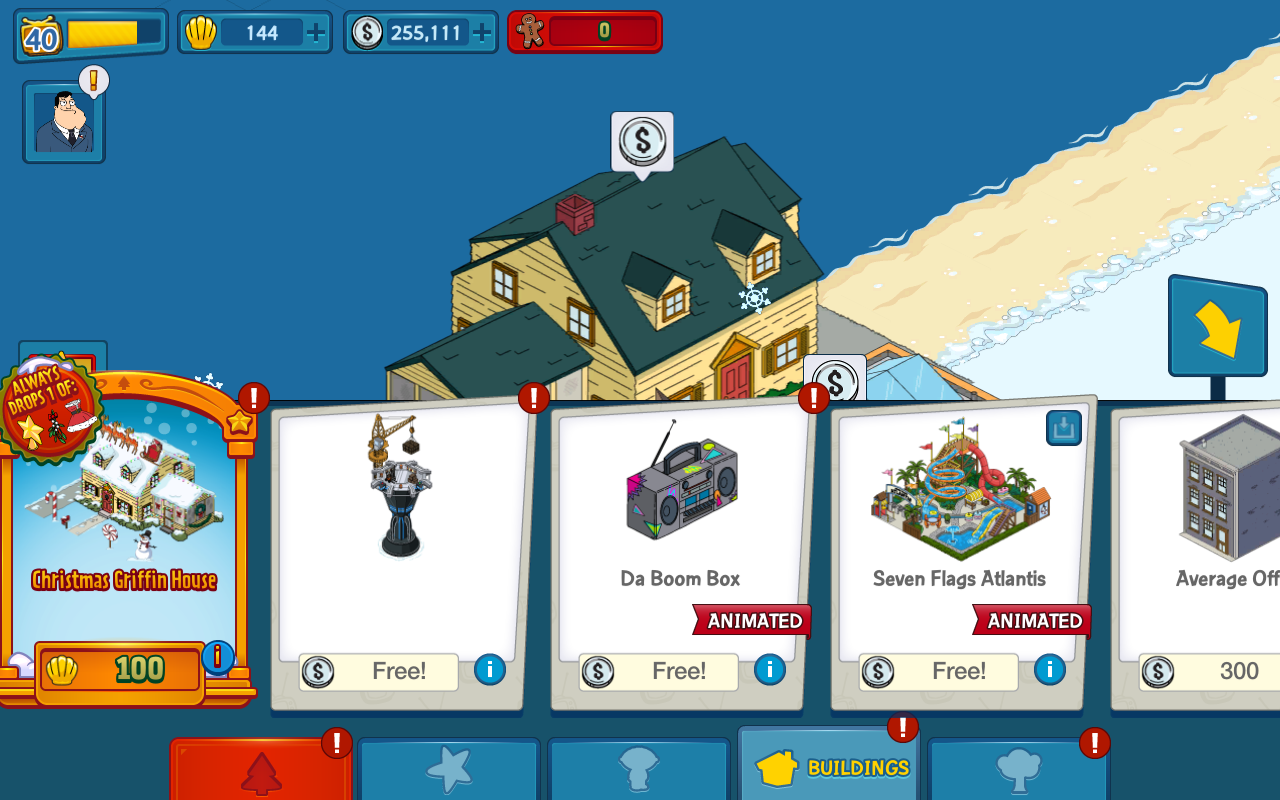This screenshot has width=1280, height=800.
Task: Open the tree decorations tab
Action: [x=1018, y=771]
